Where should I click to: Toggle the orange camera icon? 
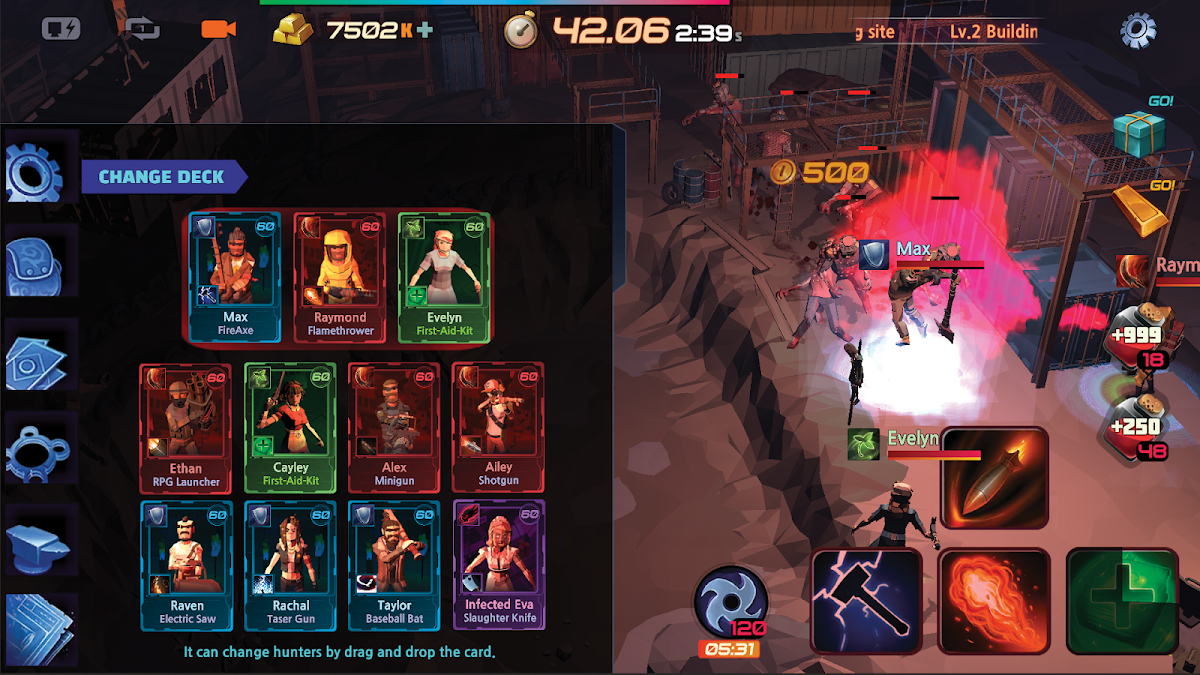pyautogui.click(x=217, y=29)
